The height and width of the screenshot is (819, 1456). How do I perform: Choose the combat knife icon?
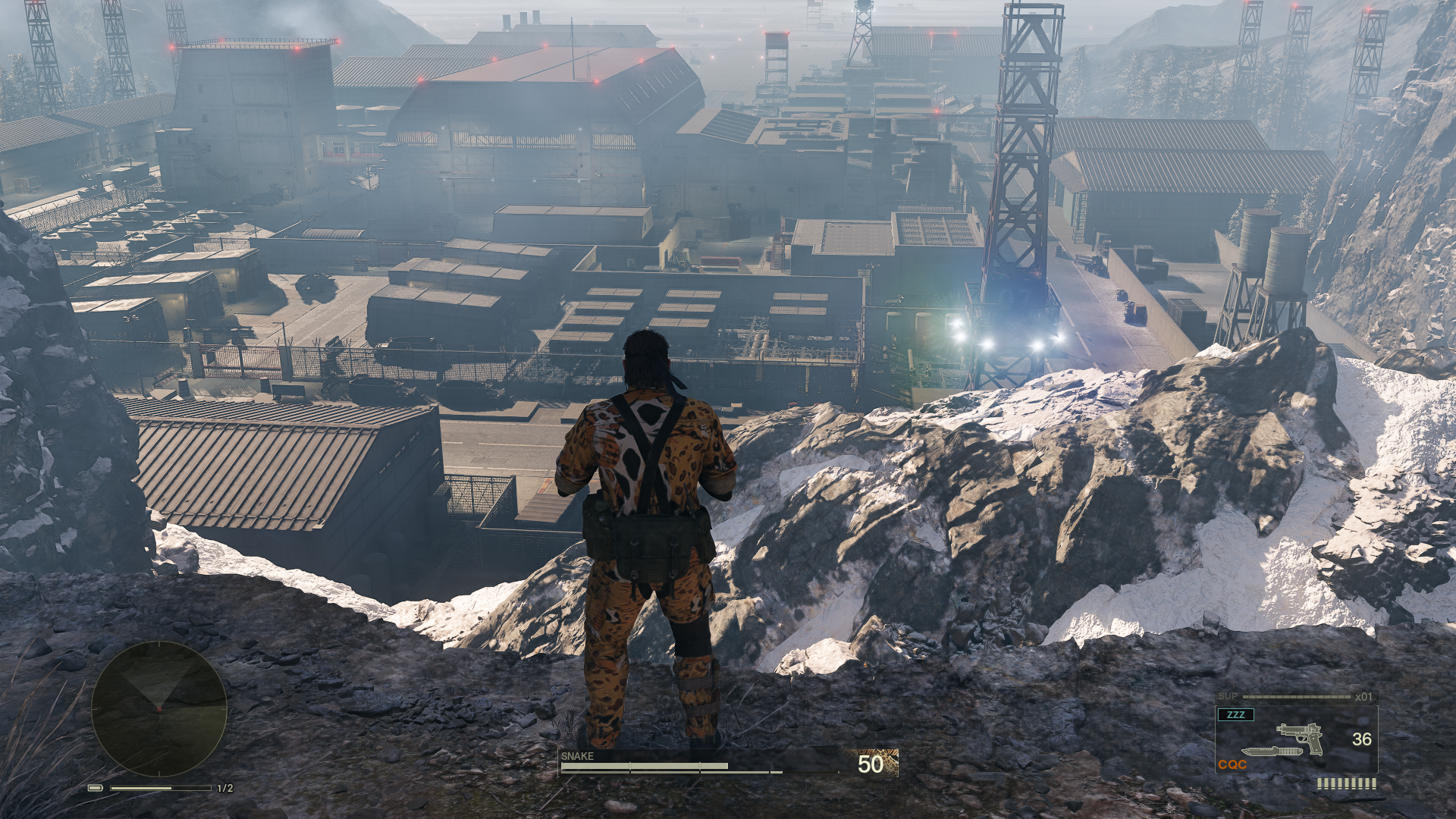[1271, 752]
